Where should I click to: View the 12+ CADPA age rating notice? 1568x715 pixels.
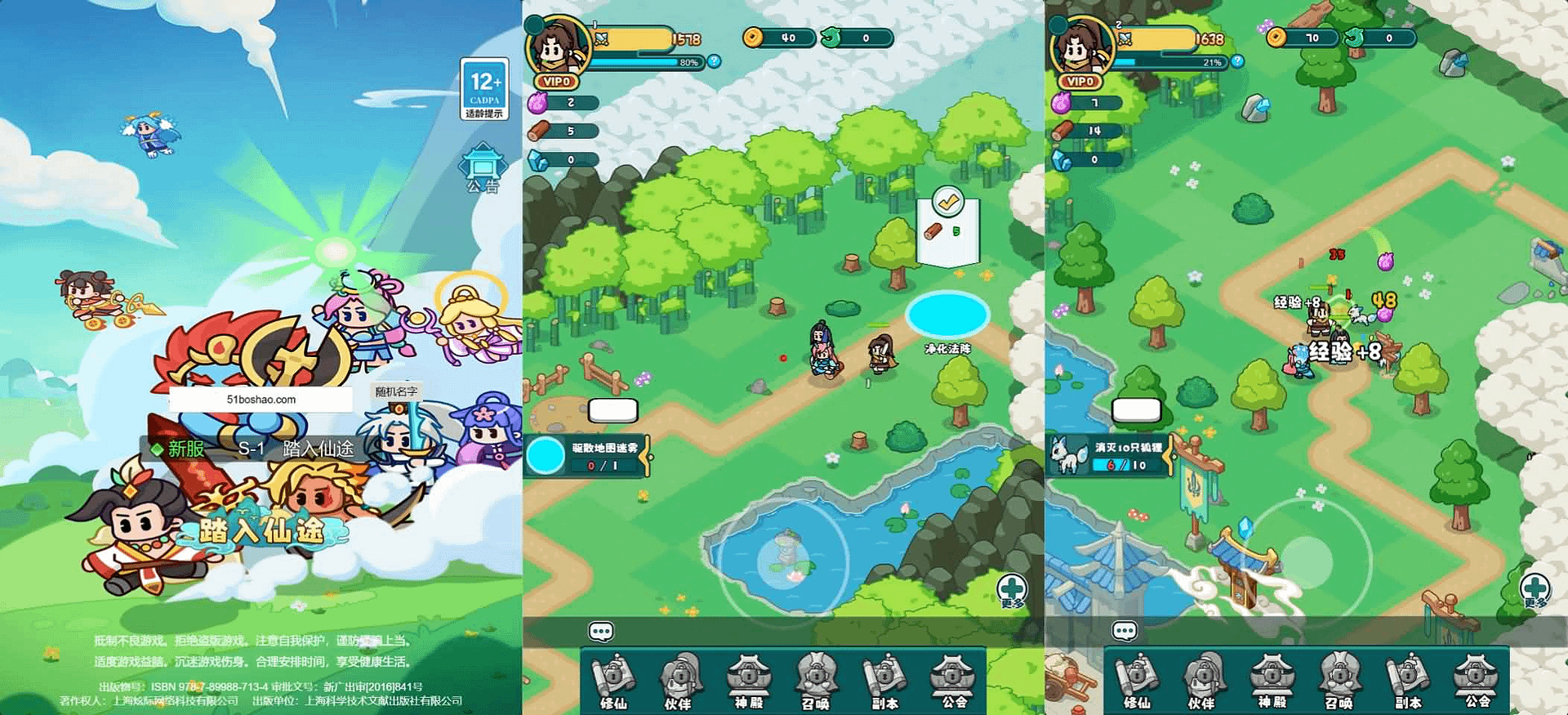(484, 89)
